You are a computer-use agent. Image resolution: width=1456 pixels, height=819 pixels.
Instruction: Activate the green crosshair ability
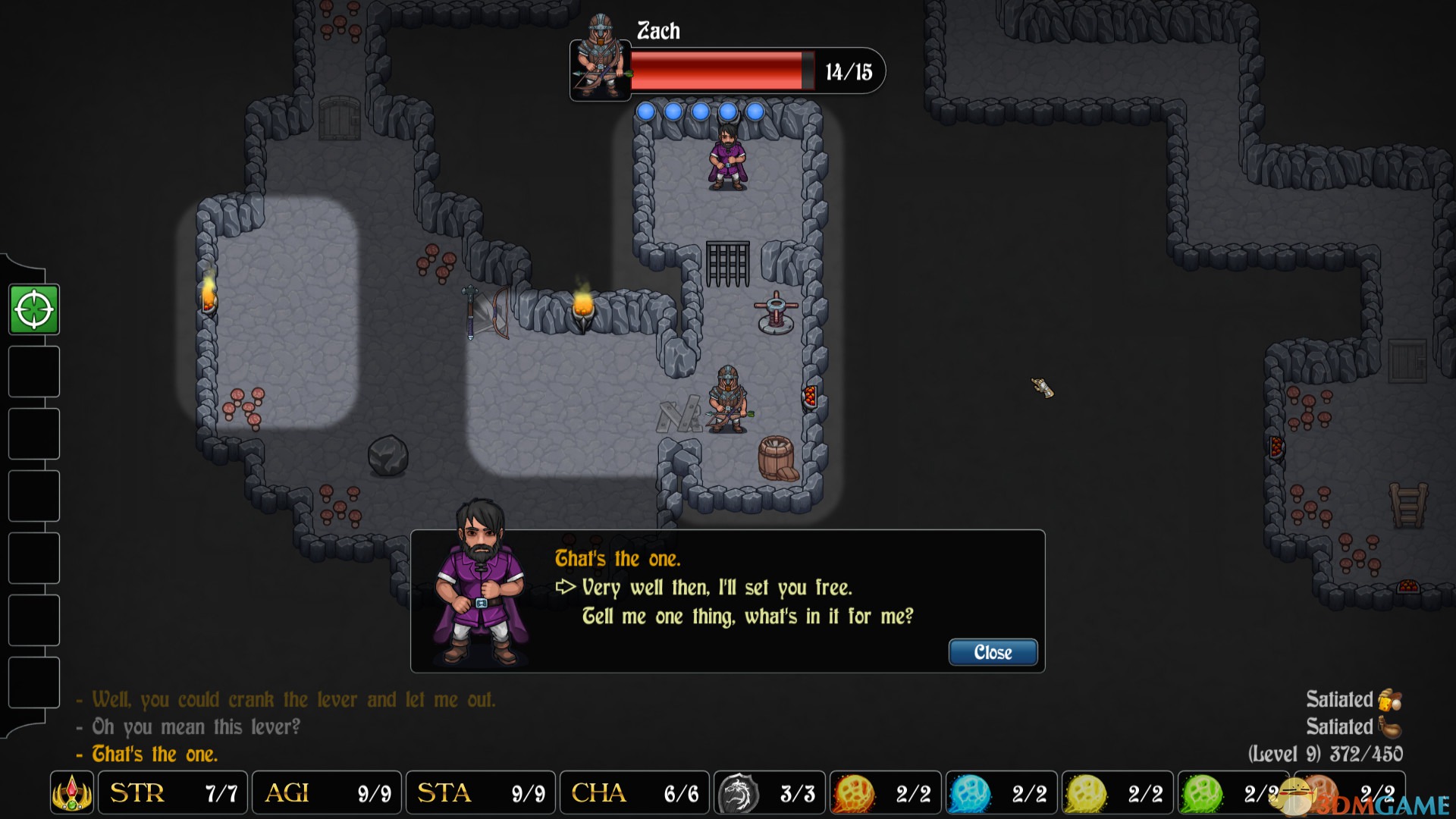pyautogui.click(x=34, y=309)
